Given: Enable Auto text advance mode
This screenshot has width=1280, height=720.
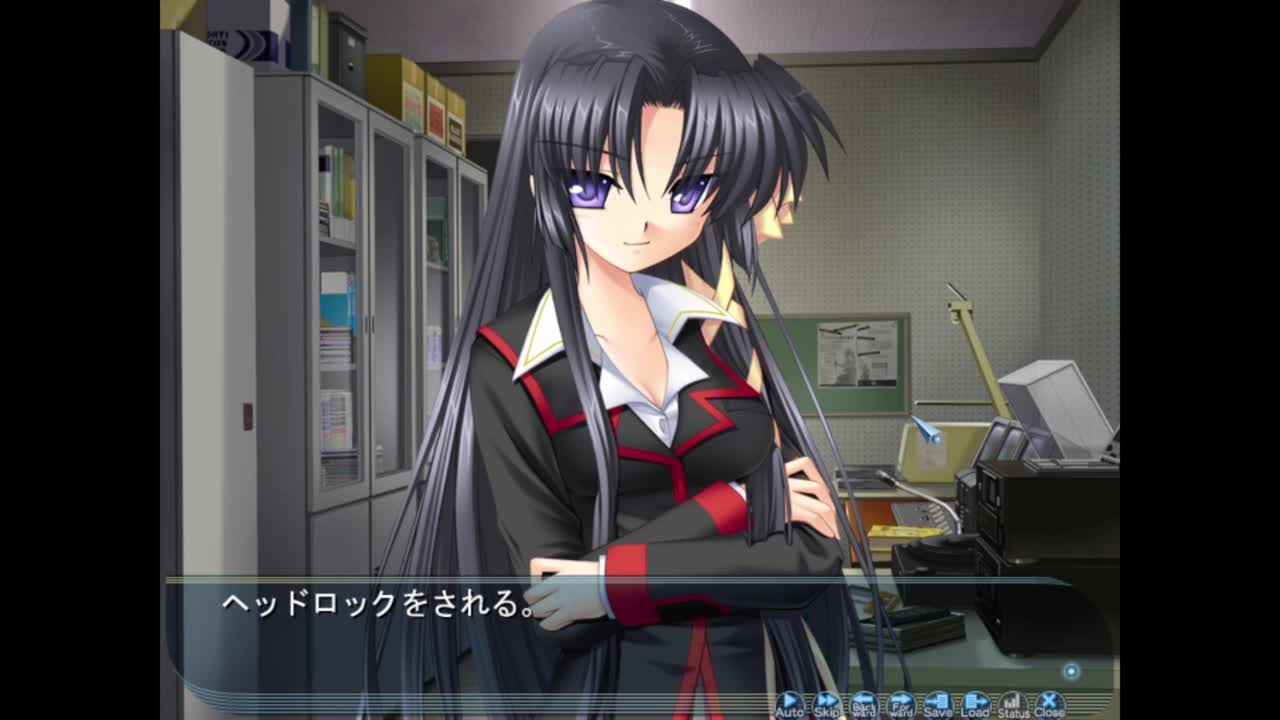Looking at the screenshot, I should 789,705.
